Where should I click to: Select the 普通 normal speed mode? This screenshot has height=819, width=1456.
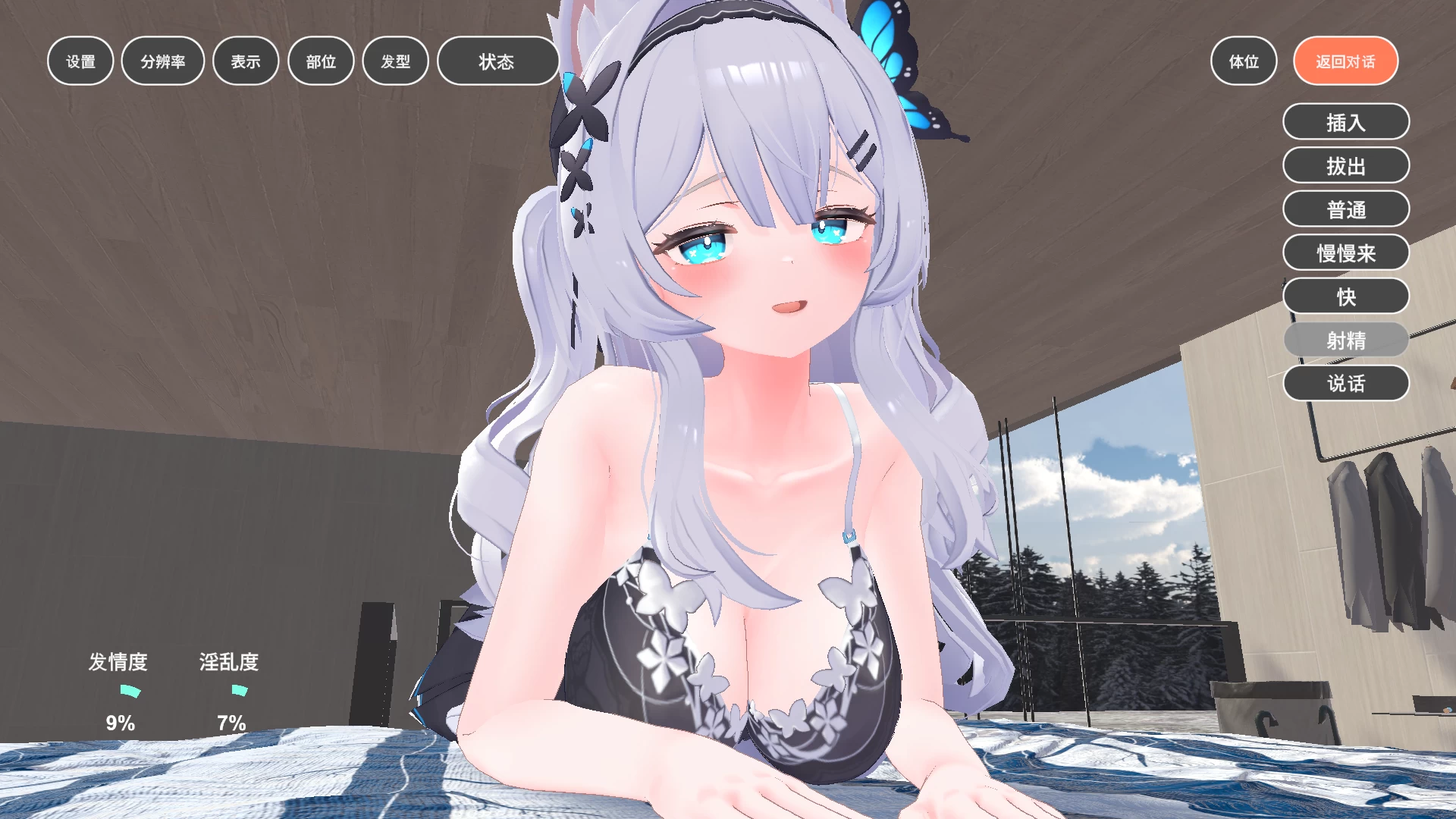[1345, 209]
